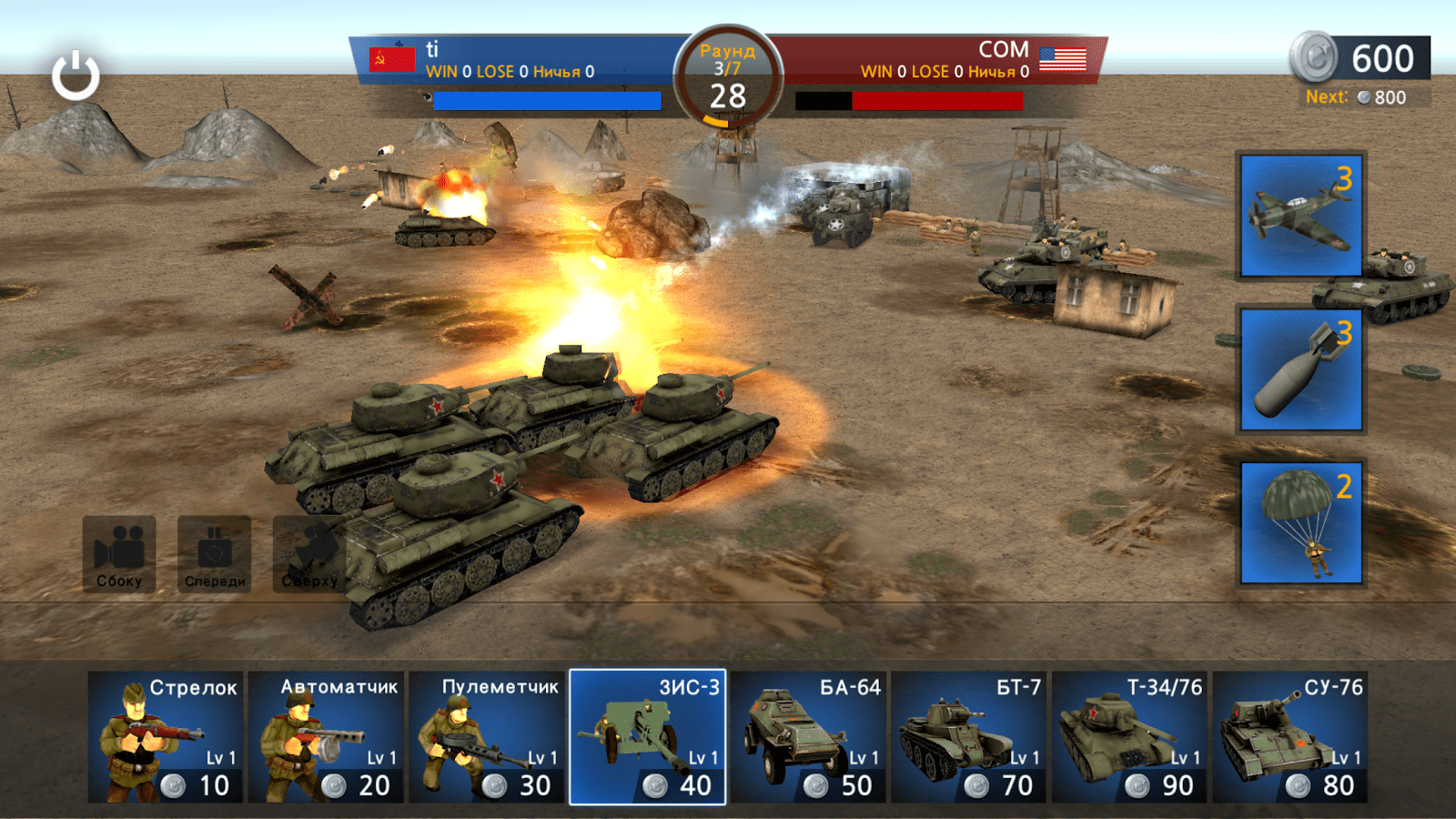
Task: Pick the БА-64 armored car
Action: click(808, 737)
